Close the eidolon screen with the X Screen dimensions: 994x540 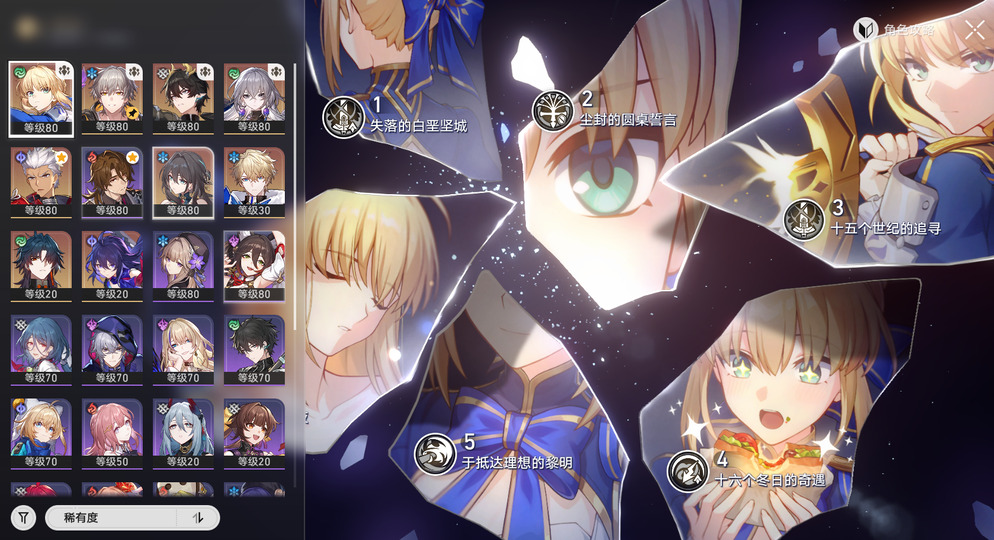point(974,30)
